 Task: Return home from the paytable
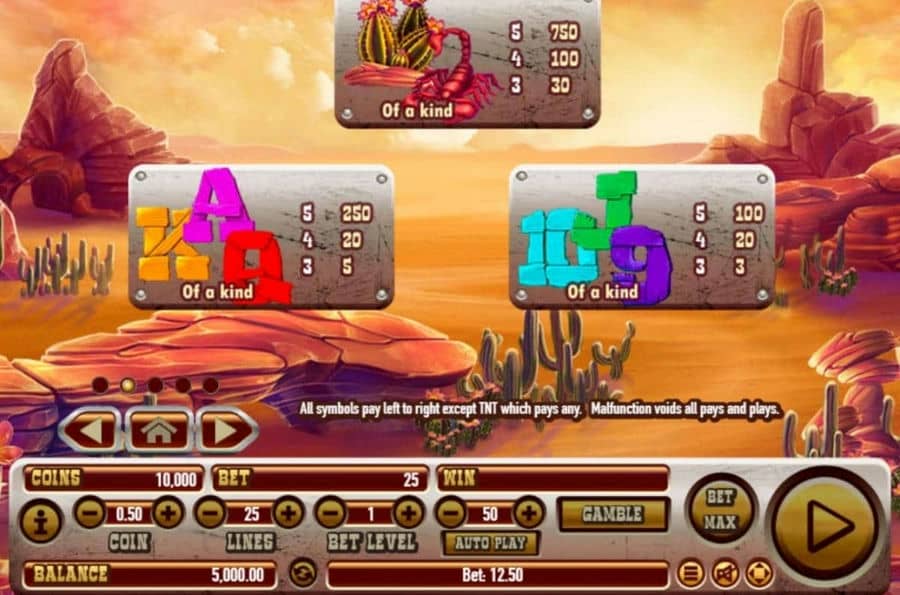point(158,431)
